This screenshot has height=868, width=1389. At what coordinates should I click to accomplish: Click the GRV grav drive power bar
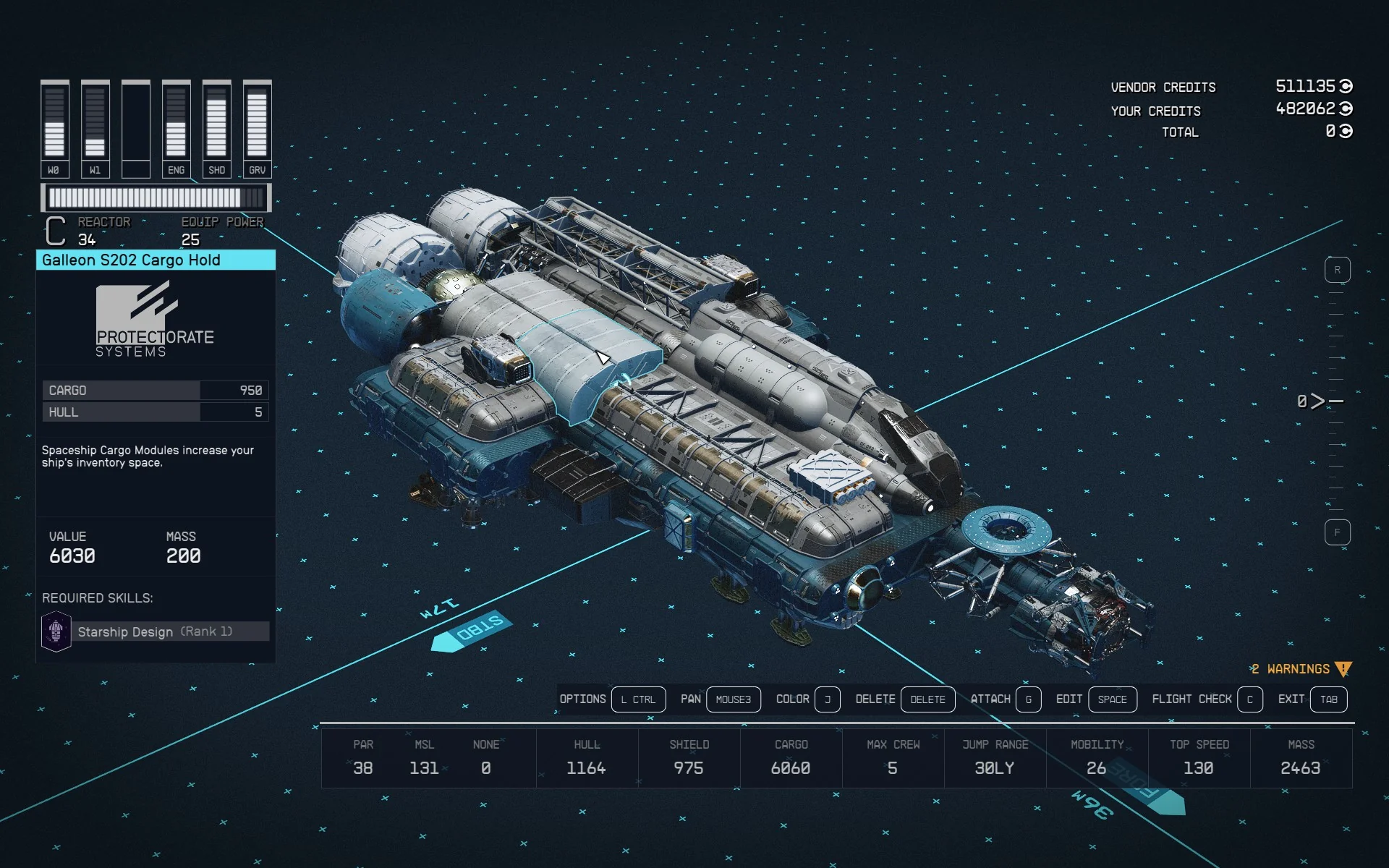tap(258, 127)
